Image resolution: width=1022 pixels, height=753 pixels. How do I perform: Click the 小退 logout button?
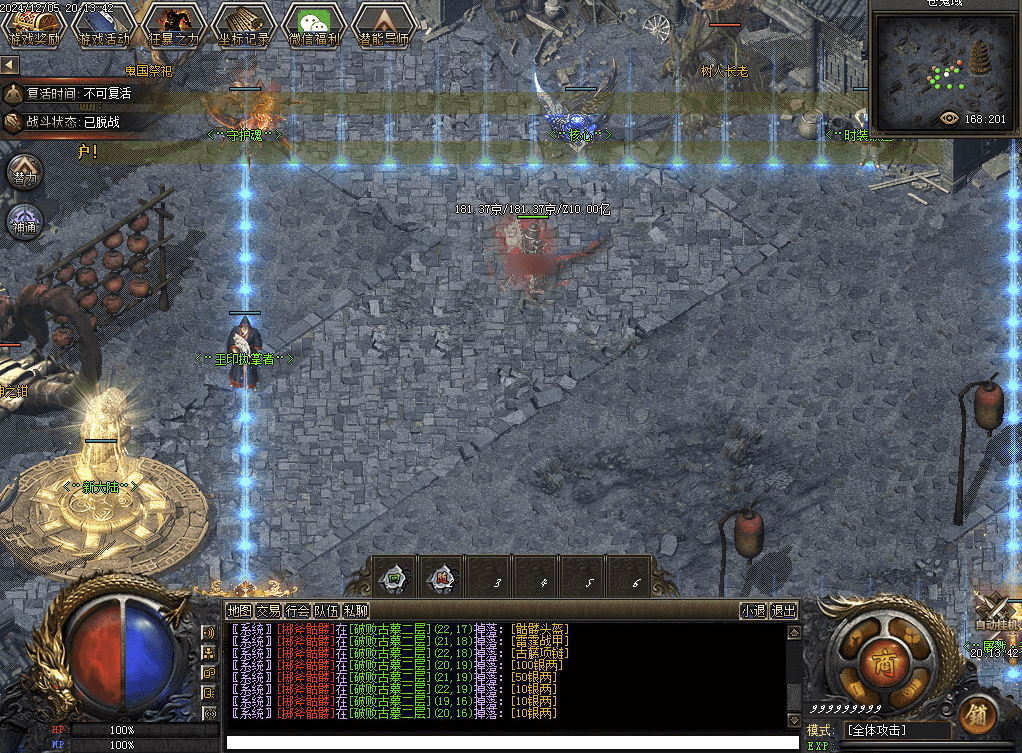tap(753, 610)
